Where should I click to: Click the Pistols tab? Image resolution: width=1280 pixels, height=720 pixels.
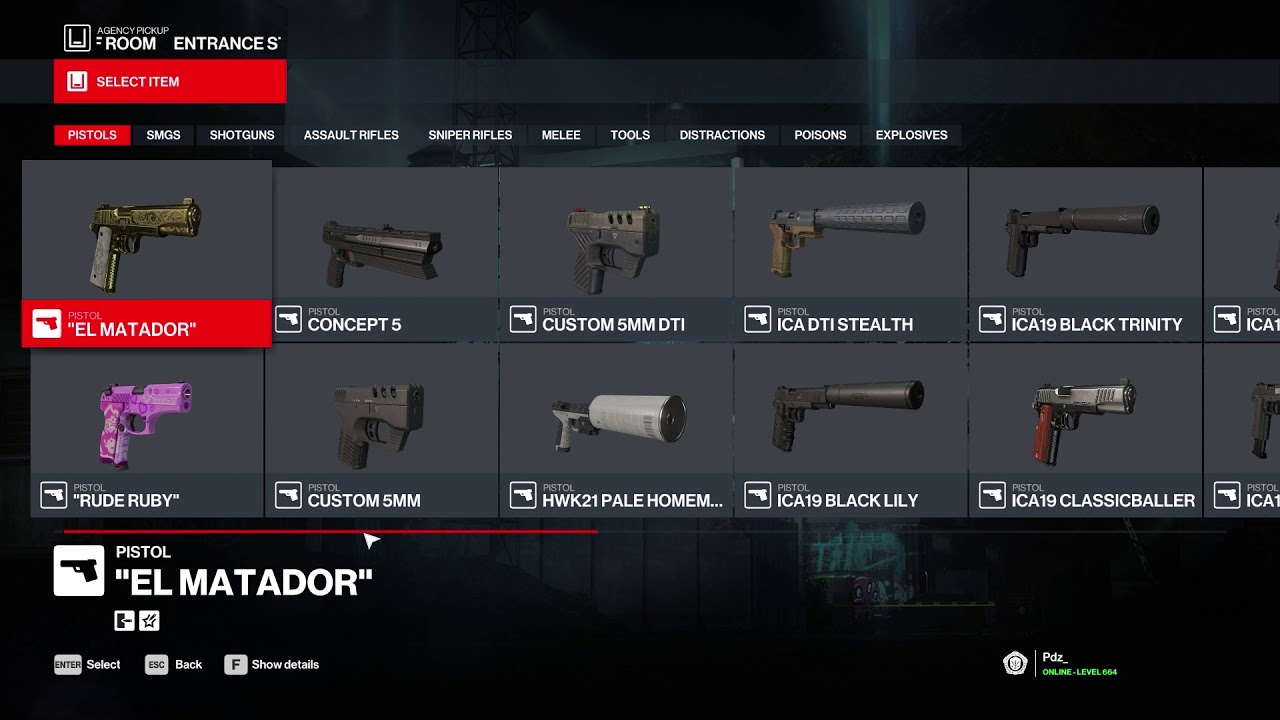coord(92,135)
